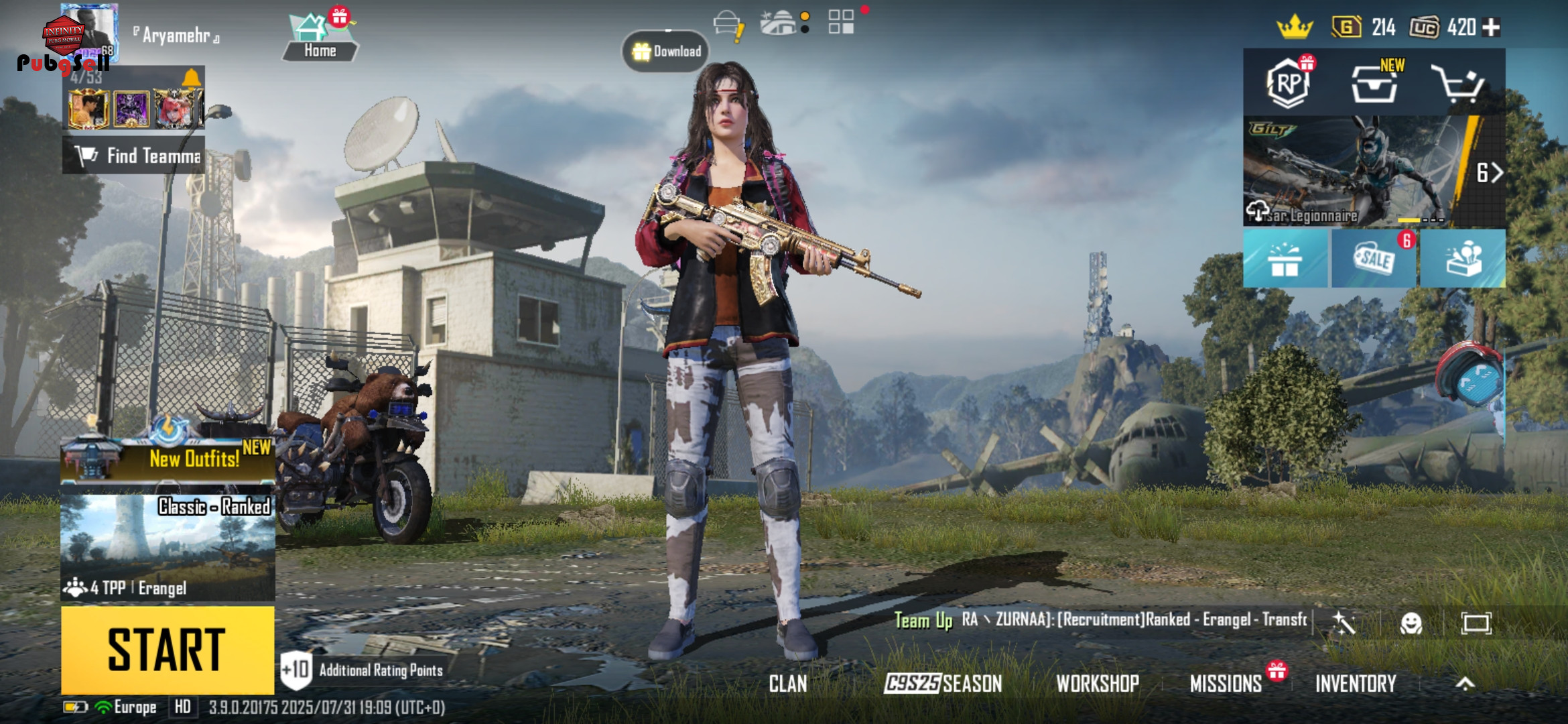Tap the Download gift button
Viewport: 1568px width, 724px height.
(666, 51)
